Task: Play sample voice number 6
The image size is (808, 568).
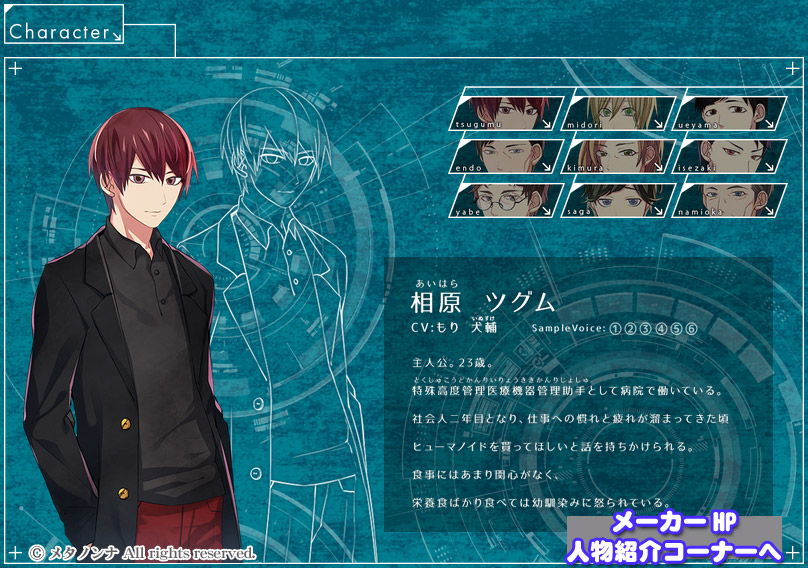Action: [691, 329]
